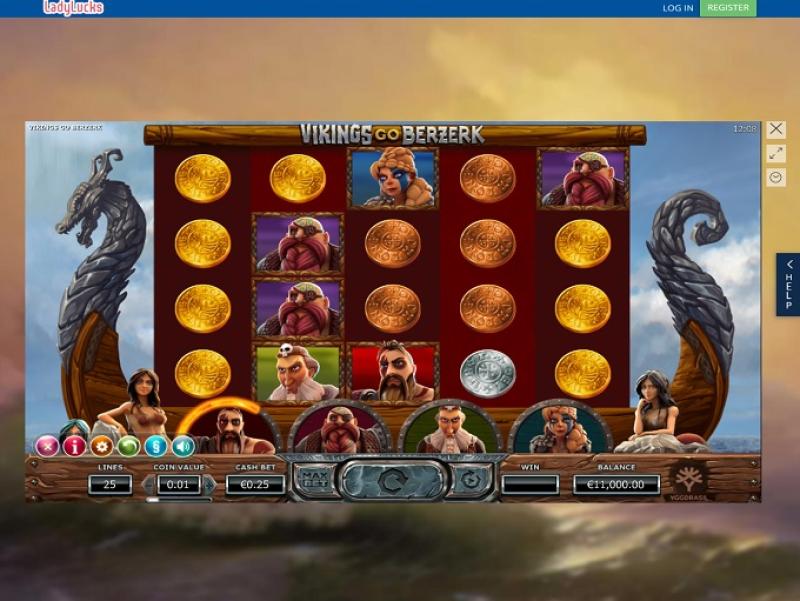The height and width of the screenshot is (601, 800).
Task: Click the green Register button
Action: click(x=728, y=8)
